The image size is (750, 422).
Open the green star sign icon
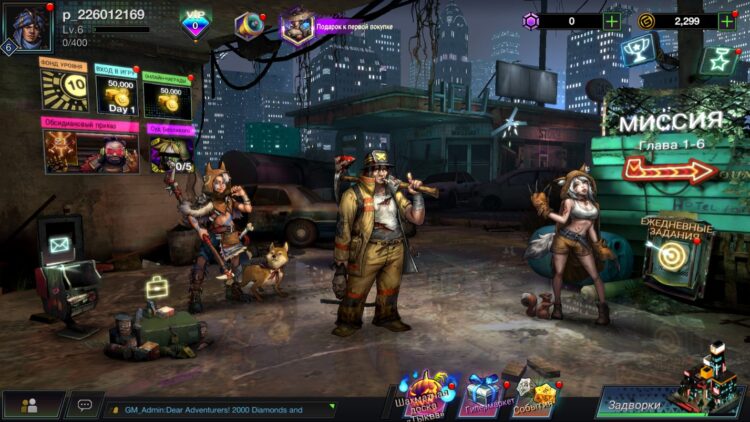coord(717,61)
